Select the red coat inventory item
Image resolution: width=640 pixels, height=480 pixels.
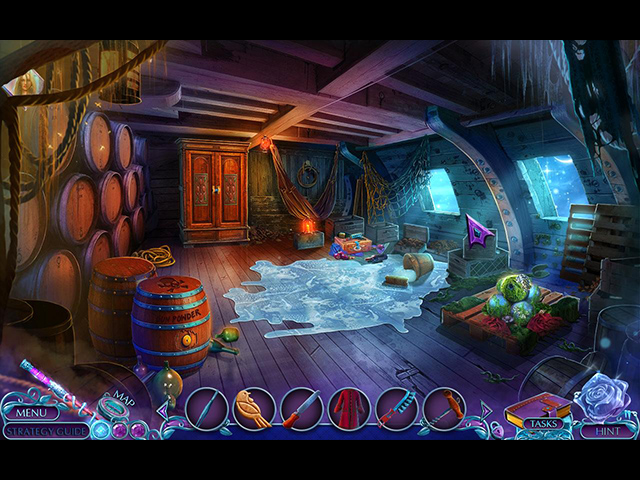(349, 408)
